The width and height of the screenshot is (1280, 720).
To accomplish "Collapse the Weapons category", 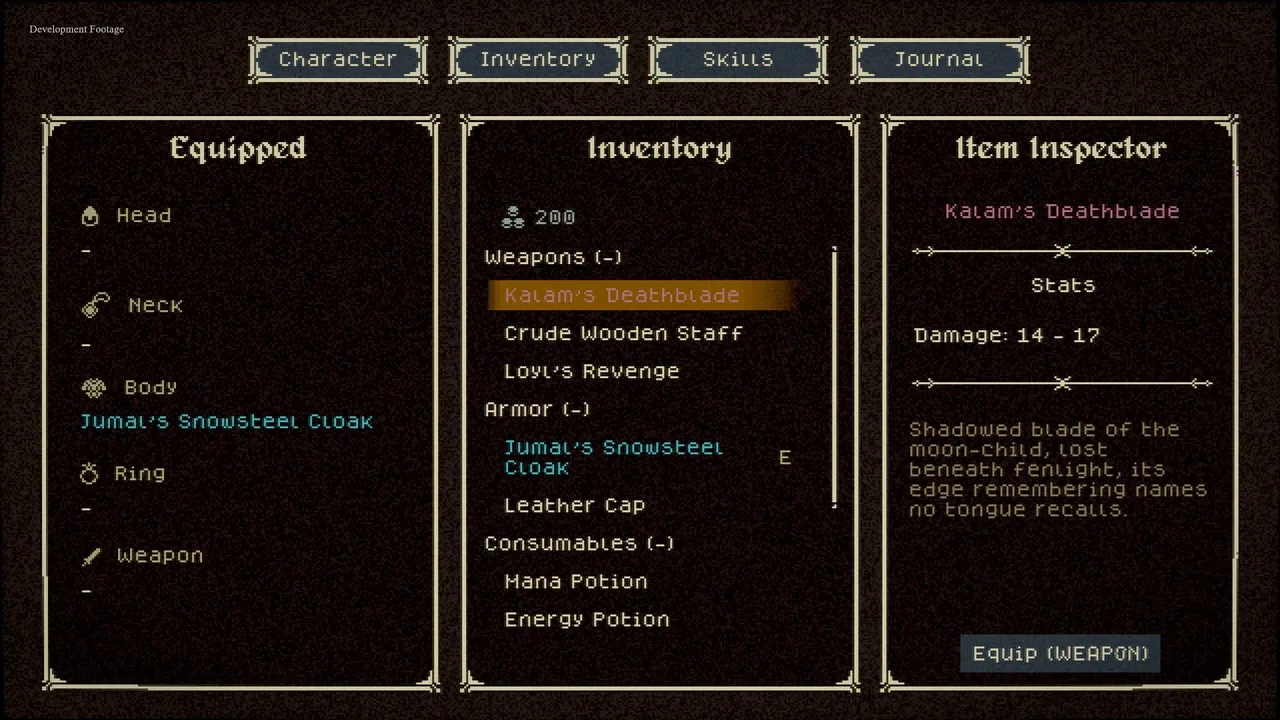I will (553, 258).
